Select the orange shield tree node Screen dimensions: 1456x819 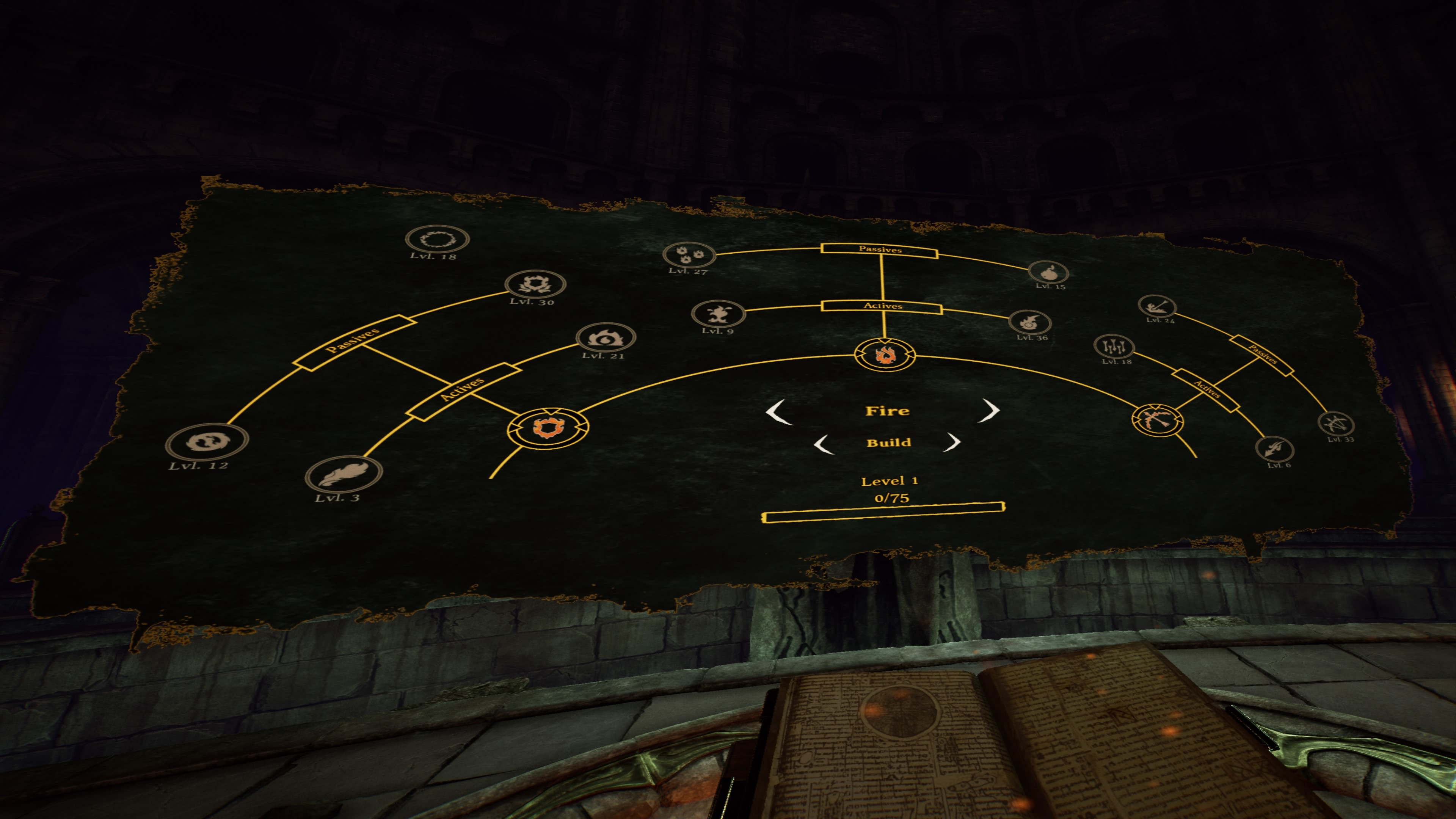coord(547,427)
